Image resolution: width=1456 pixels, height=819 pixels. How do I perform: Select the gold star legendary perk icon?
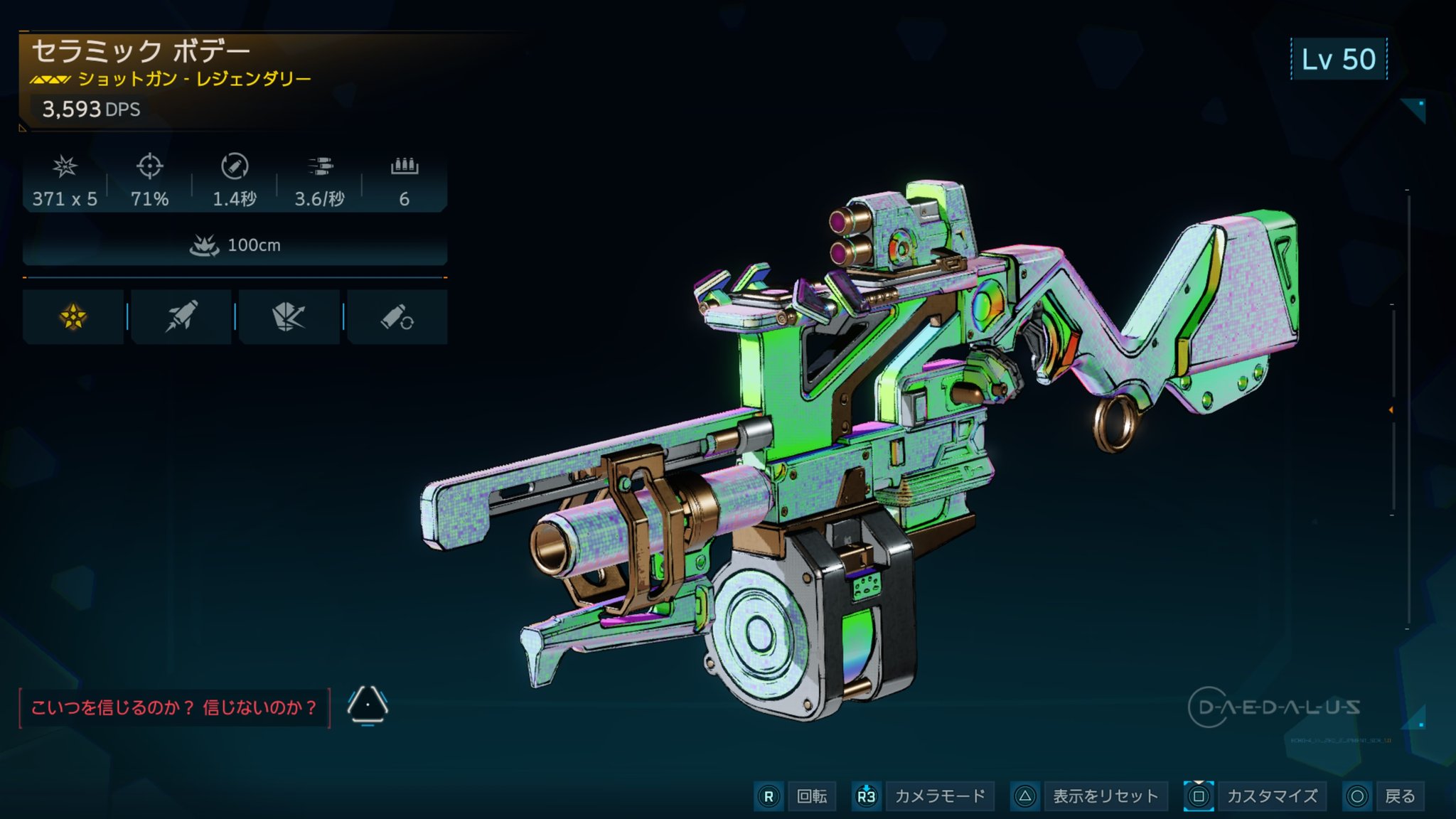pyautogui.click(x=73, y=317)
